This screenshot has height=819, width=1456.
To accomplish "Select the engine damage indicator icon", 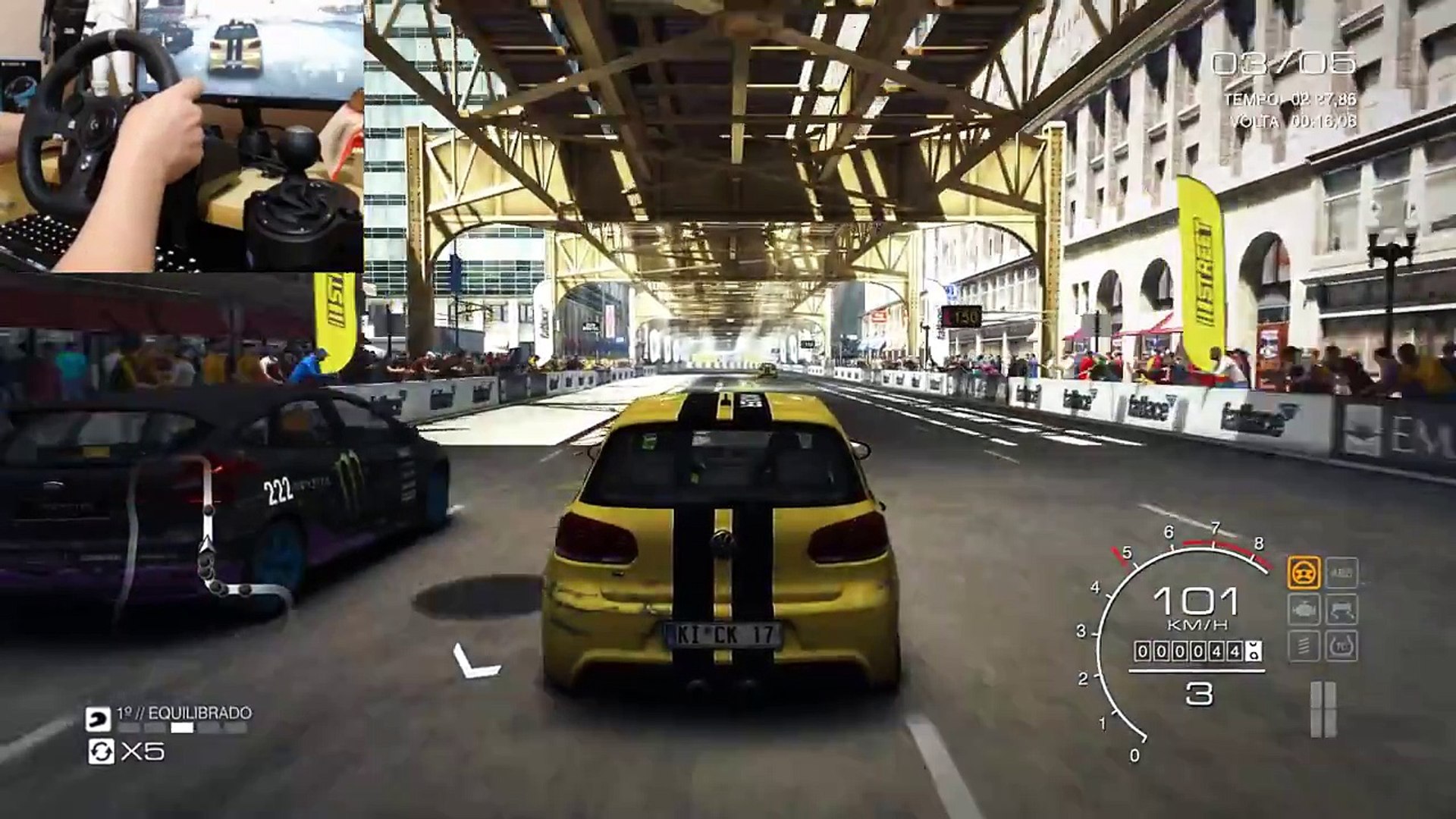I will coord(1304,610).
